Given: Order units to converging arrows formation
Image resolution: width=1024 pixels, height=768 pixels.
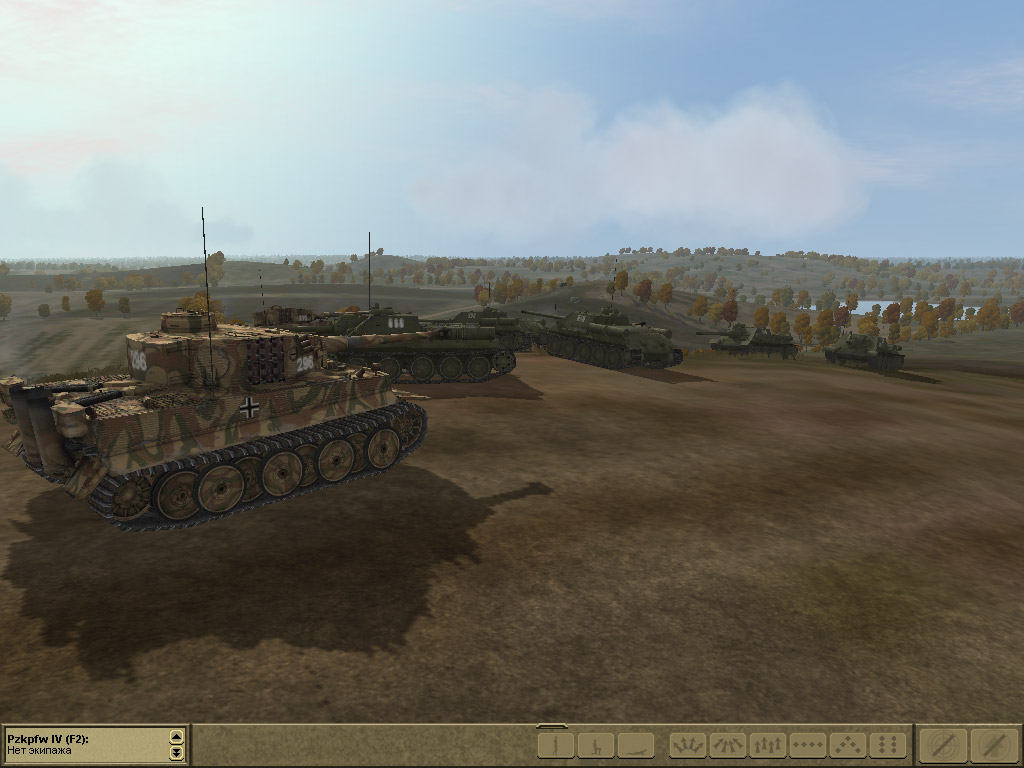Looking at the screenshot, I should tap(728, 745).
